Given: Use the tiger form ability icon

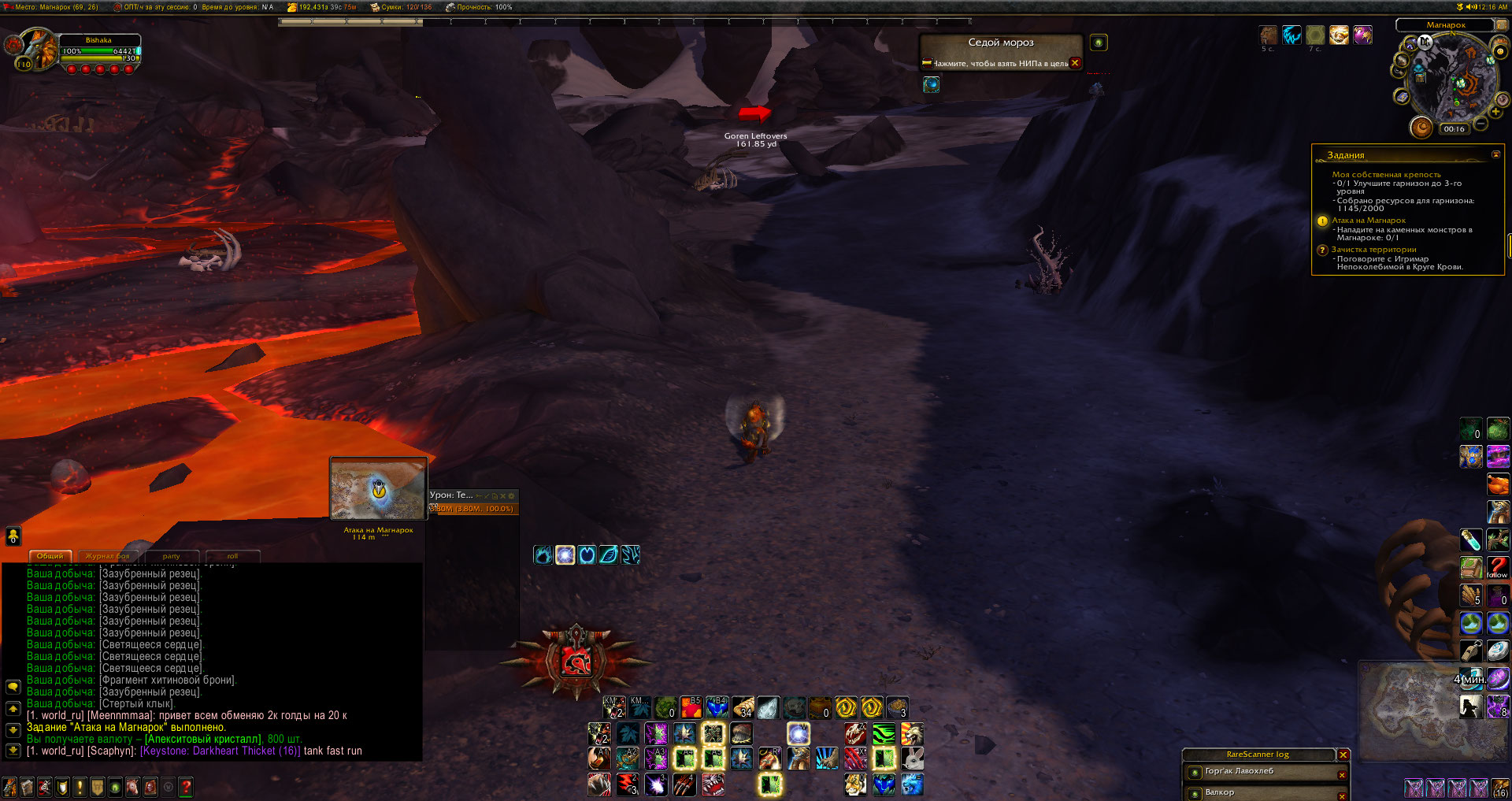Looking at the screenshot, I should 855,784.
